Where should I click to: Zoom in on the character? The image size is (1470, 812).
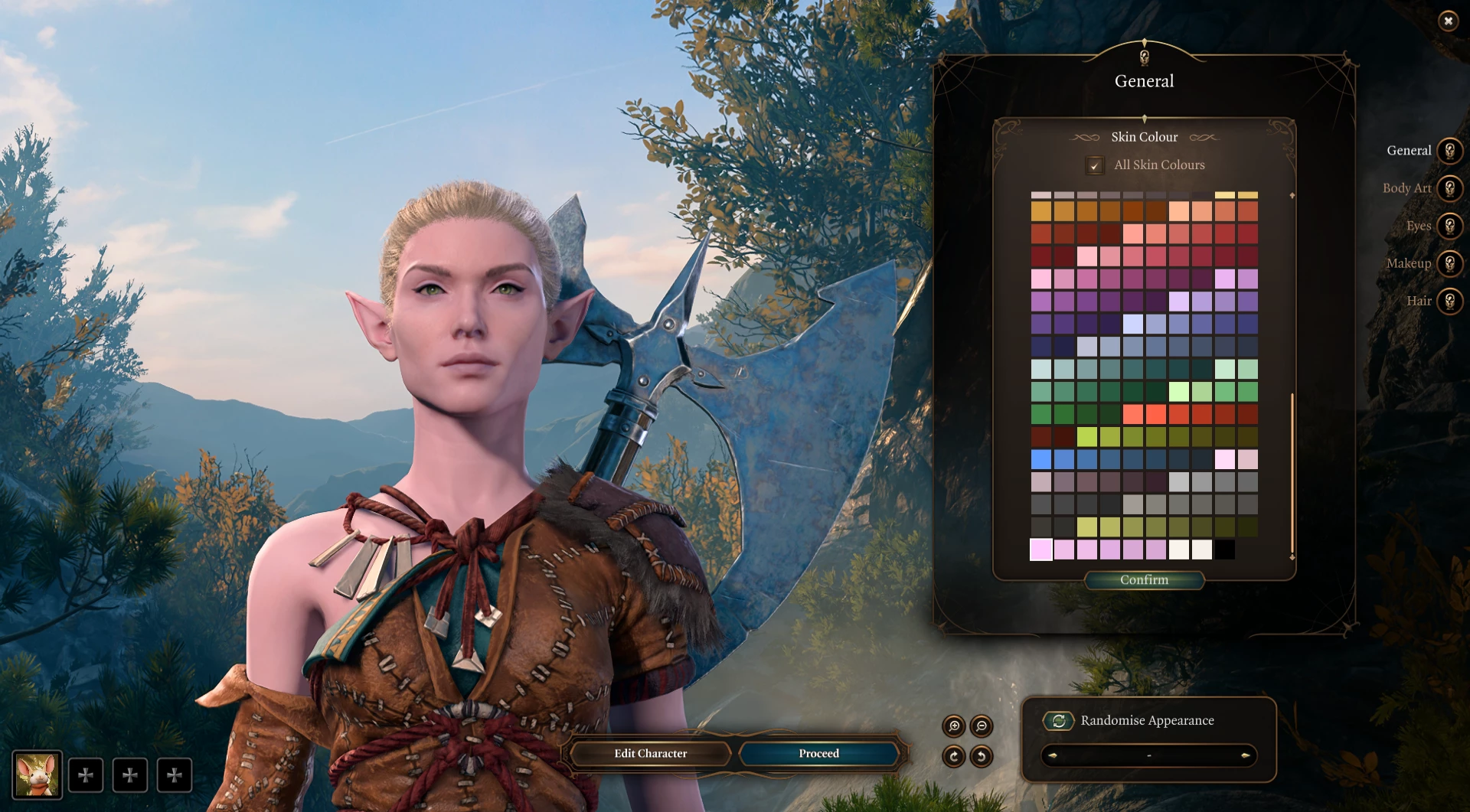pyautogui.click(x=954, y=726)
